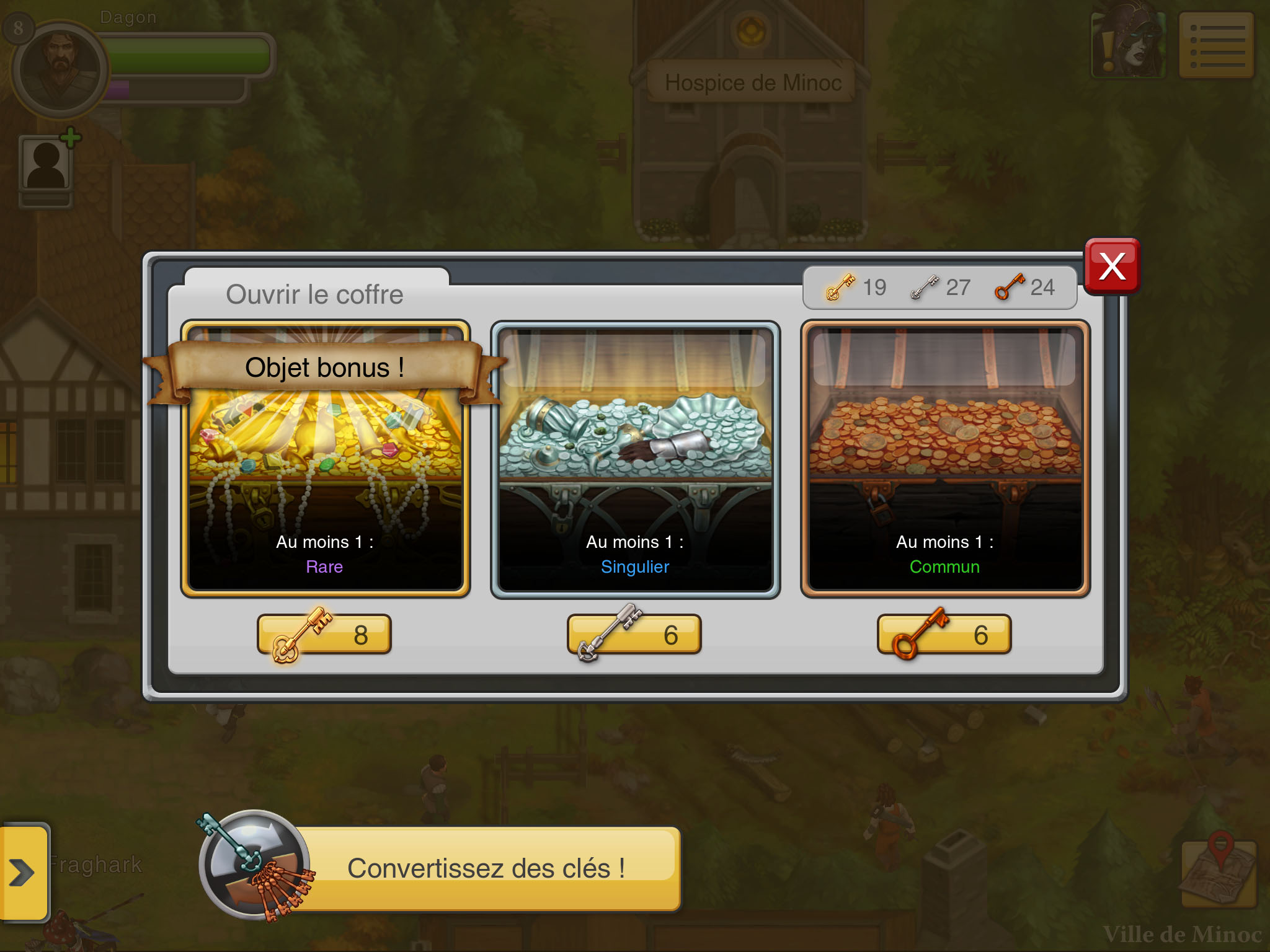Open the world map icon
This screenshot has height=952, width=1270.
pyautogui.click(x=1219, y=873)
